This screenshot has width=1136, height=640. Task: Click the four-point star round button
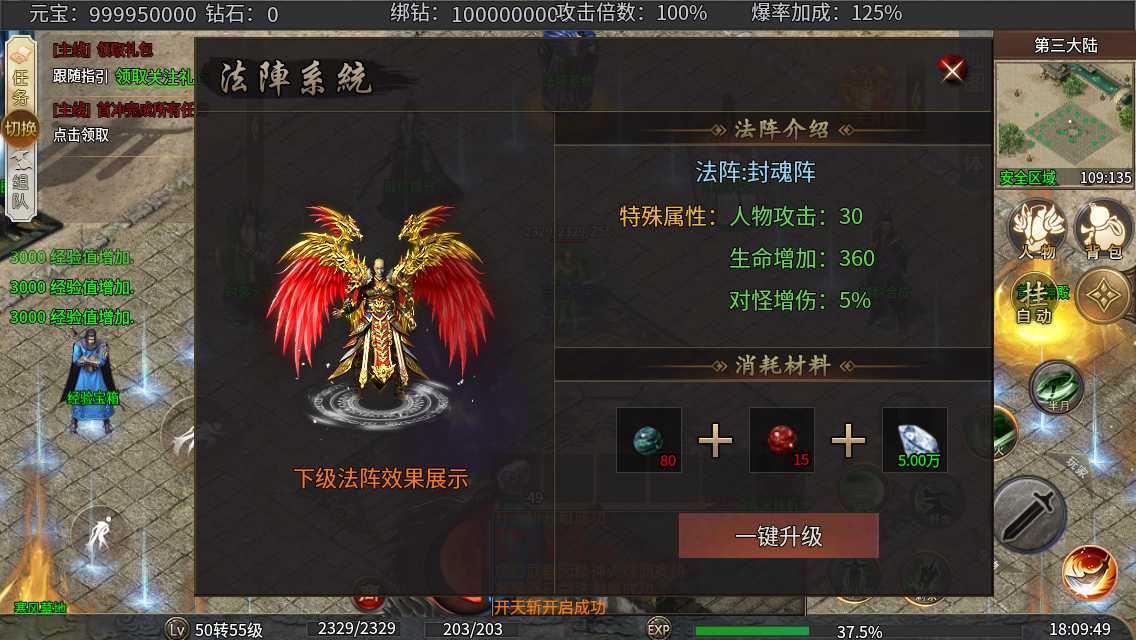pyautogui.click(x=1103, y=296)
